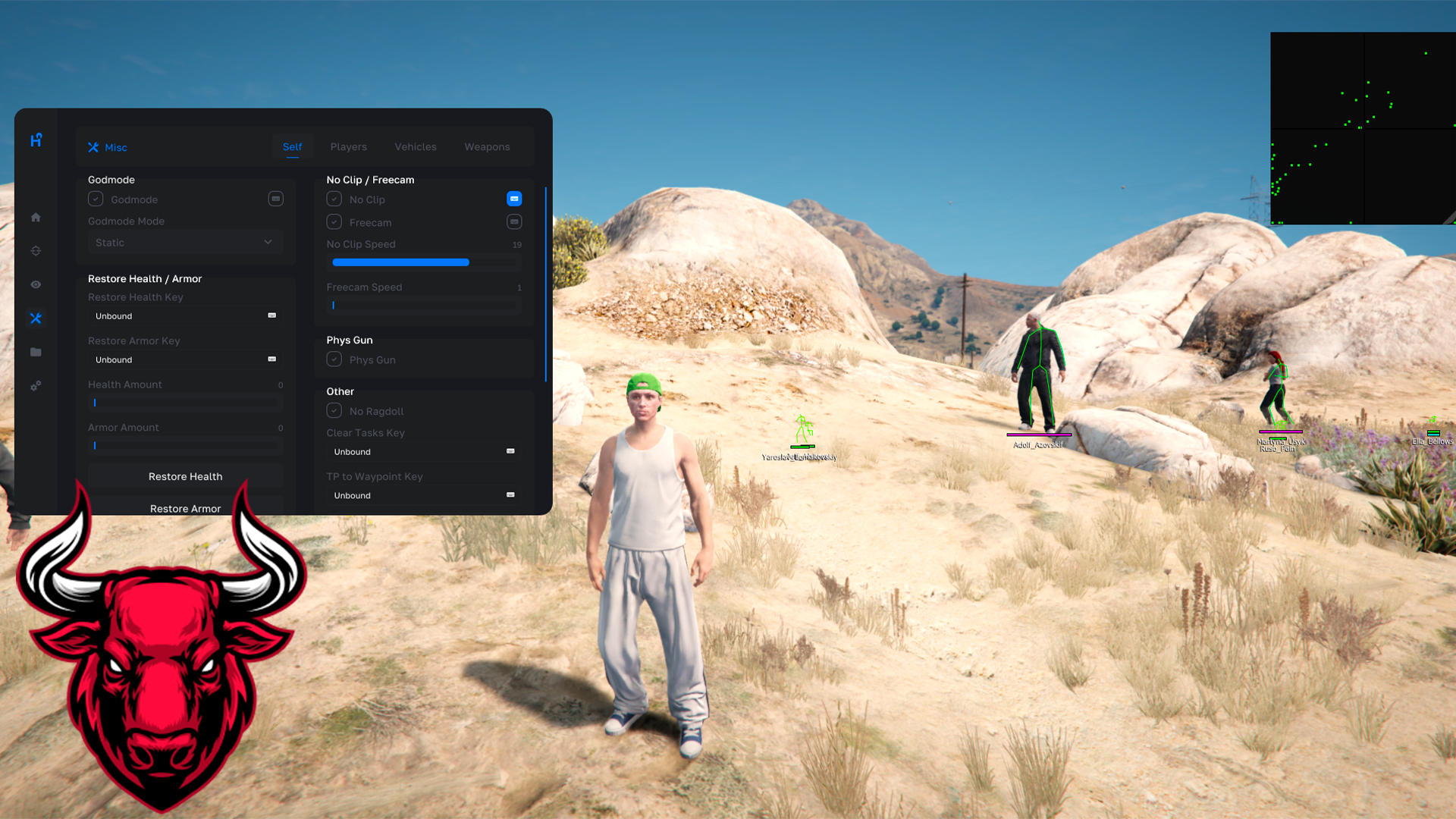Screen dimensions: 1456x819
Task: Set the Restore Health Key binding
Action: click(185, 316)
